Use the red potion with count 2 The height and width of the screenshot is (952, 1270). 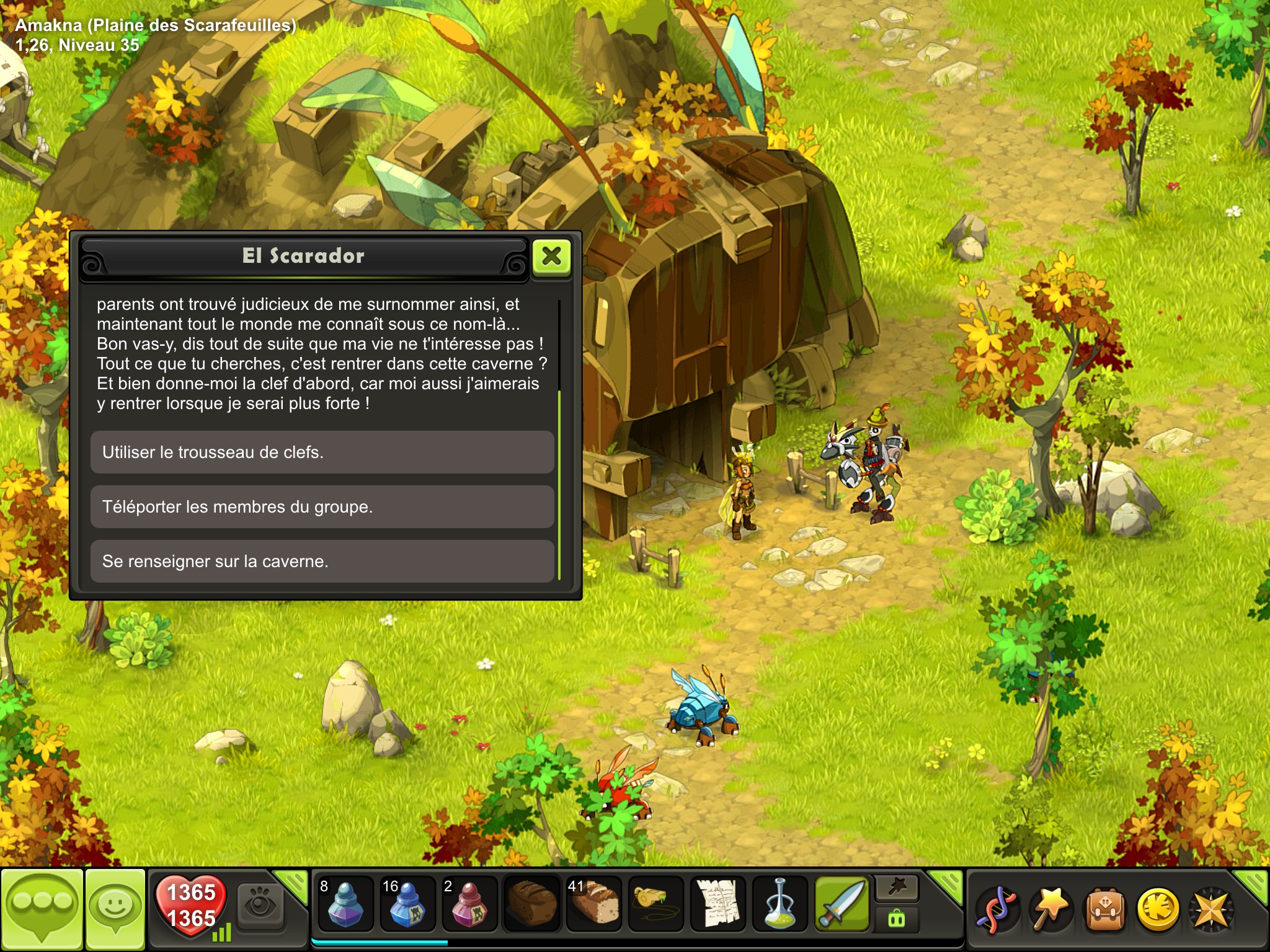(469, 904)
